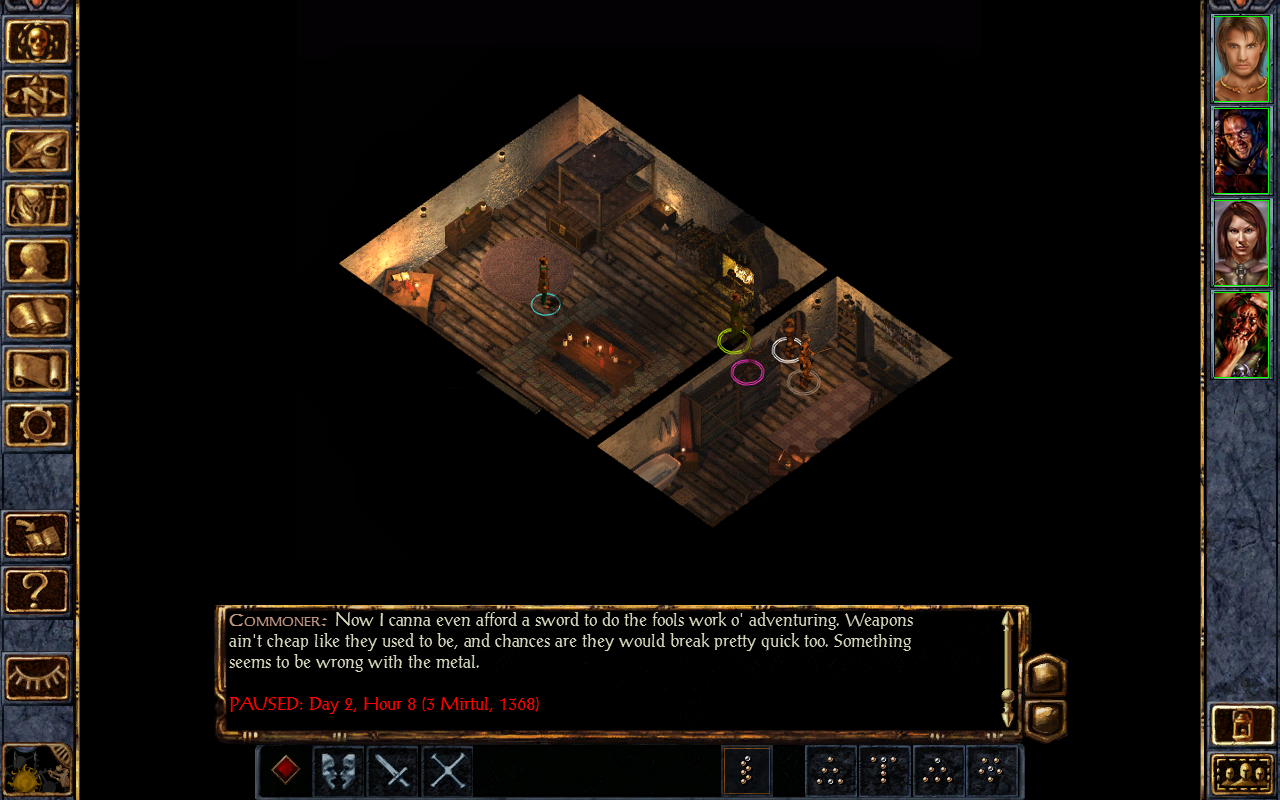The width and height of the screenshot is (1280, 800).
Task: Click the lantern button on the right panel
Action: (x=1241, y=725)
